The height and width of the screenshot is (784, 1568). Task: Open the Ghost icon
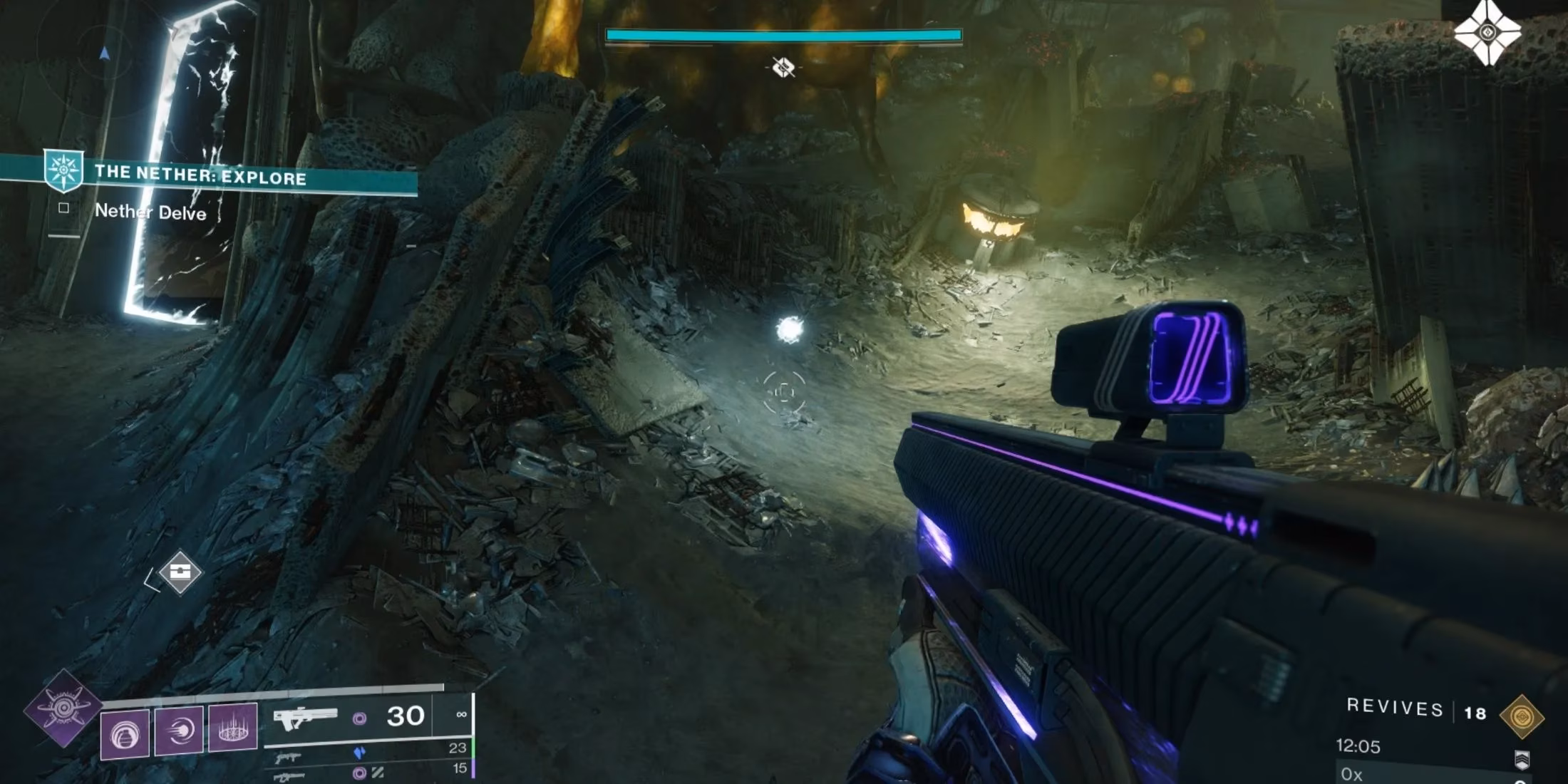[x=1487, y=33]
